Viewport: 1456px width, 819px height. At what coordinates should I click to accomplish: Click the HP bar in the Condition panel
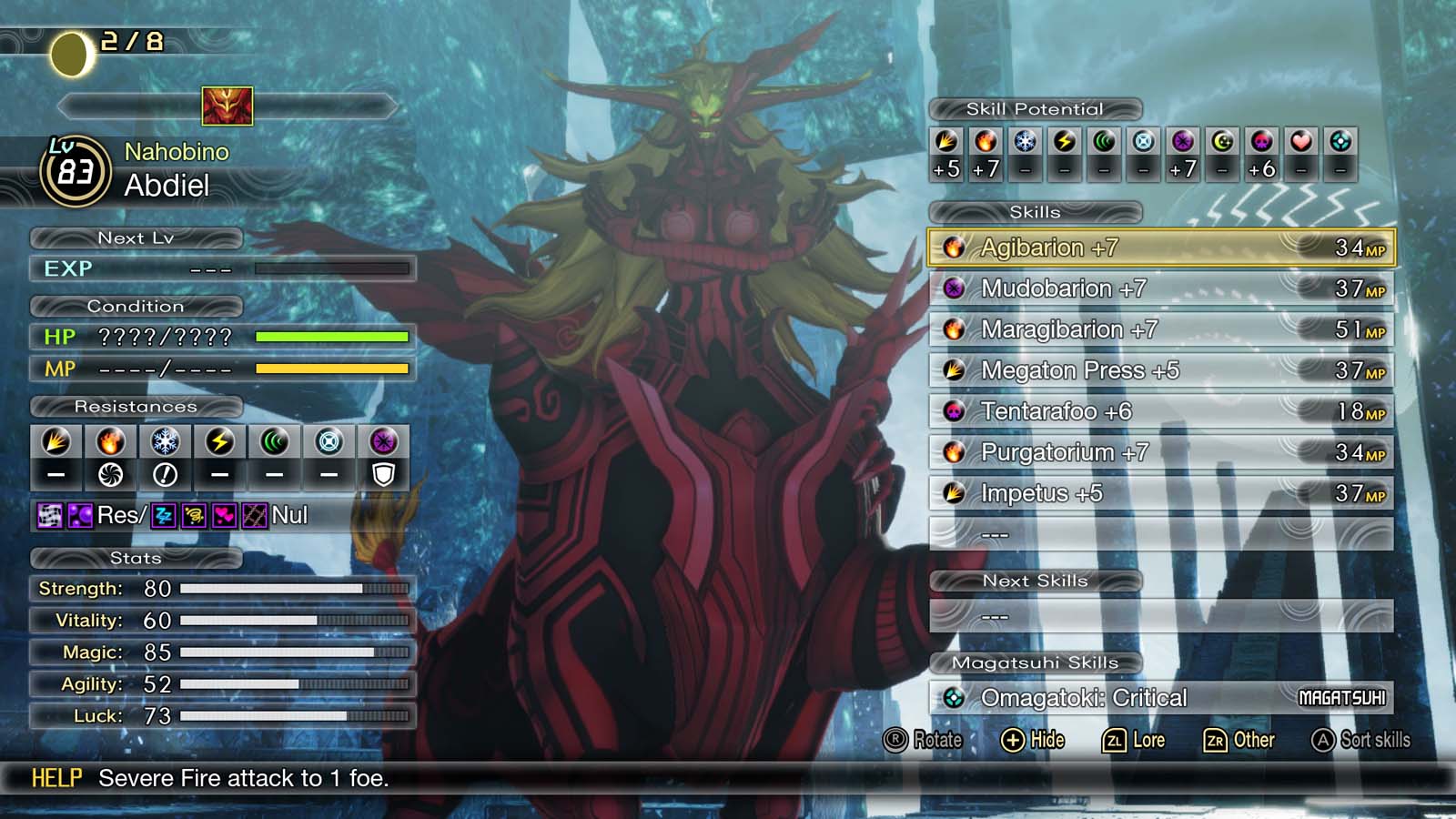coord(331,338)
